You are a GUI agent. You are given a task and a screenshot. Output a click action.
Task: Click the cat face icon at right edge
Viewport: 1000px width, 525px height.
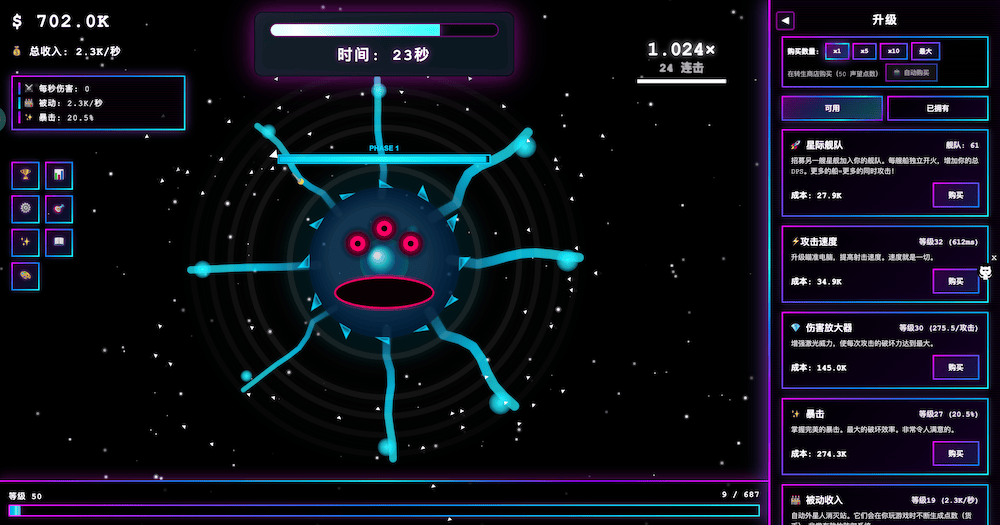[x=985, y=272]
